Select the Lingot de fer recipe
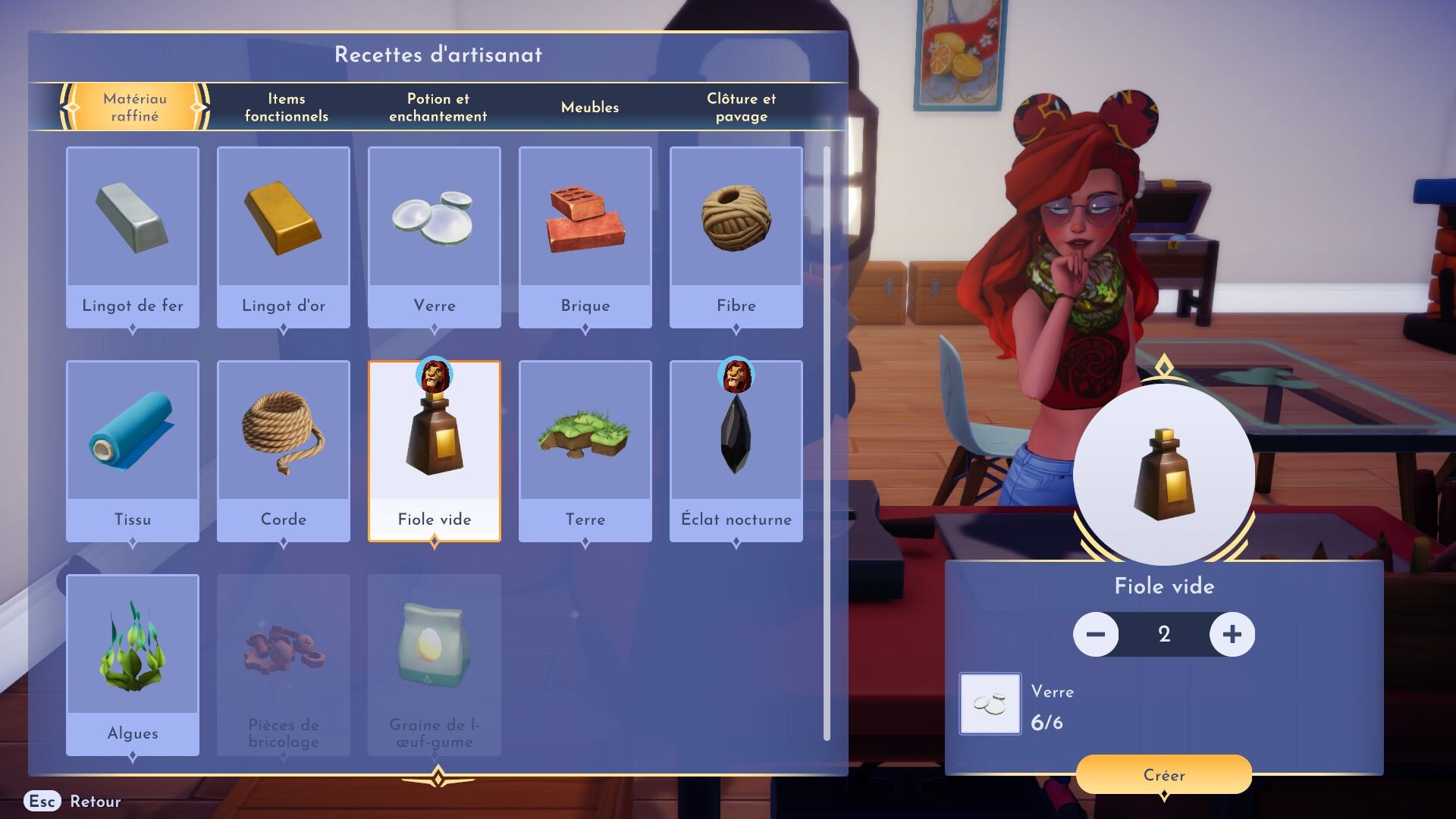The height and width of the screenshot is (819, 1456). (133, 237)
